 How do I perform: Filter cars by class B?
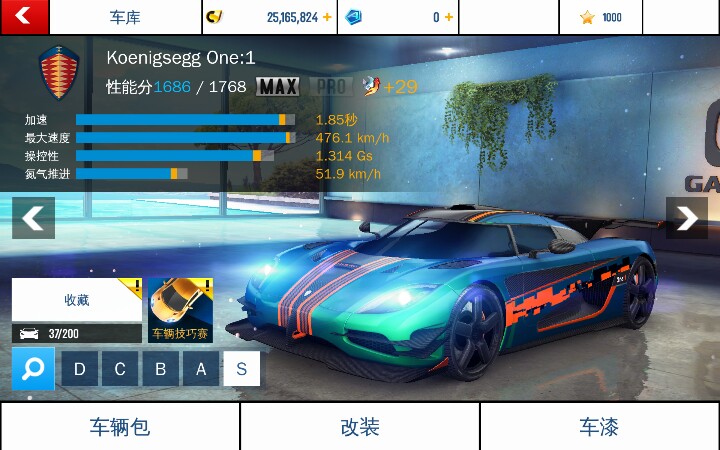160,369
